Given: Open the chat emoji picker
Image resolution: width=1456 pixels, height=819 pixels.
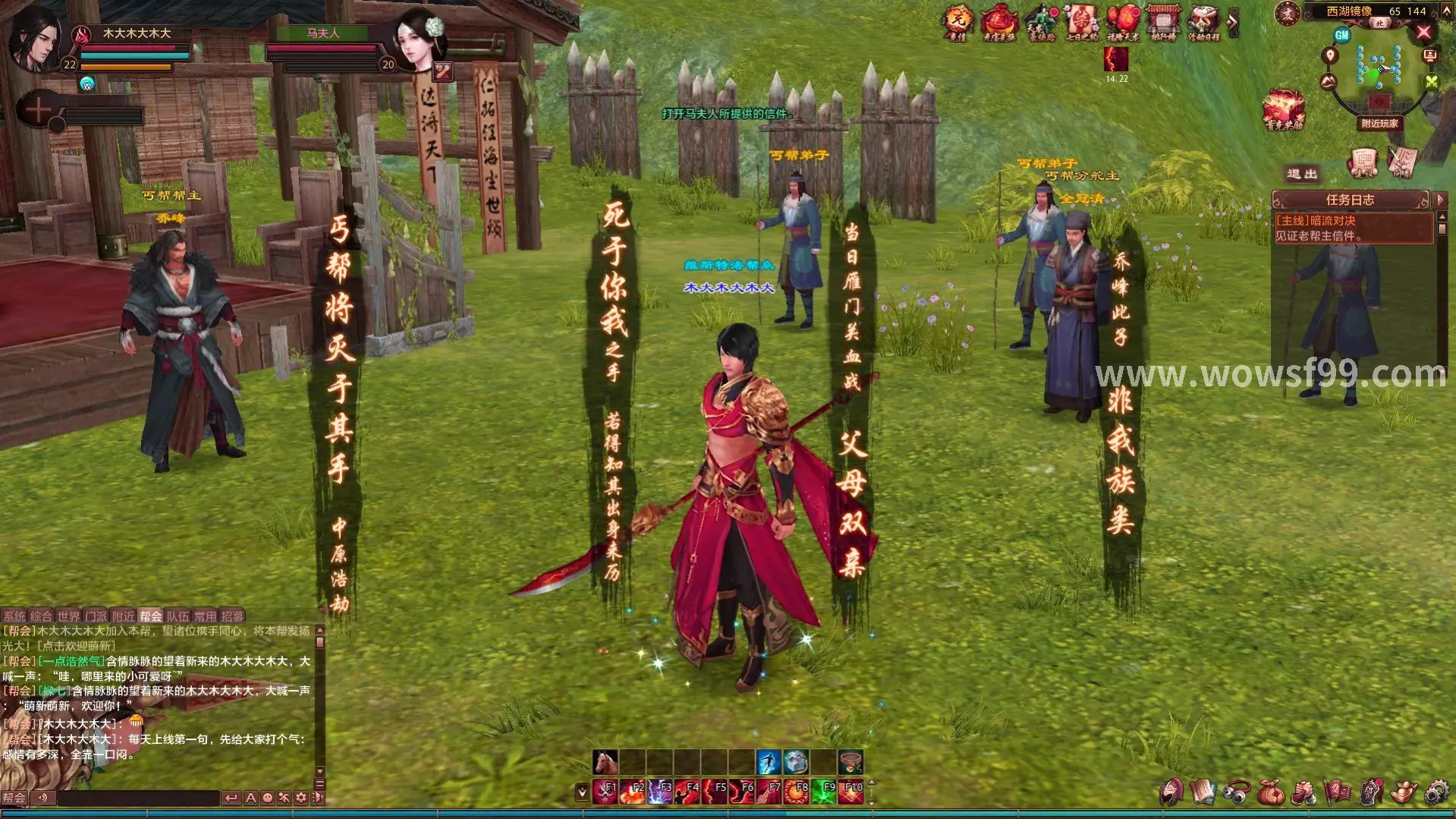Looking at the screenshot, I should [x=267, y=798].
